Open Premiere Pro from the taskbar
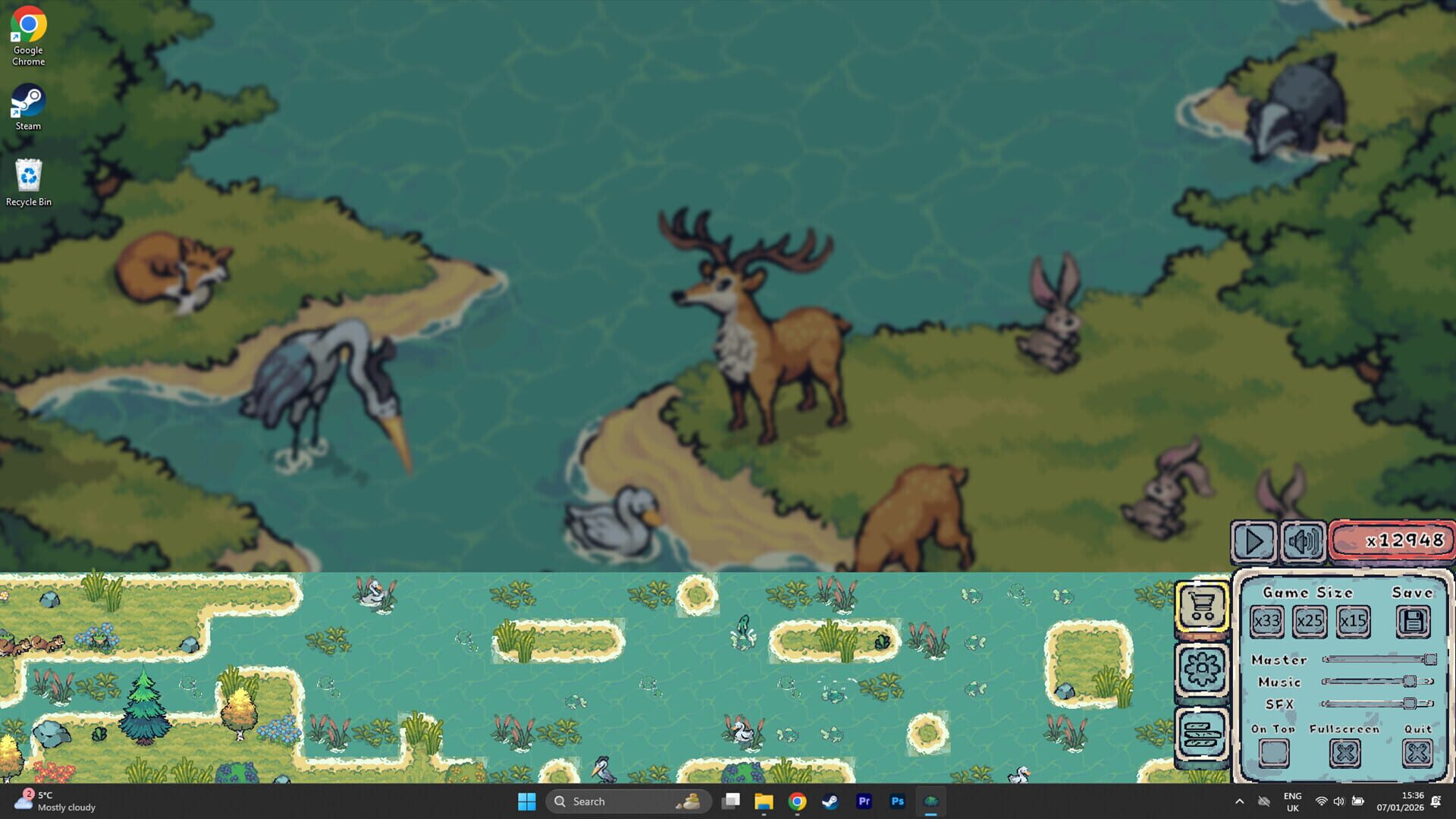Screen dimensions: 1456x819 pos(864,801)
